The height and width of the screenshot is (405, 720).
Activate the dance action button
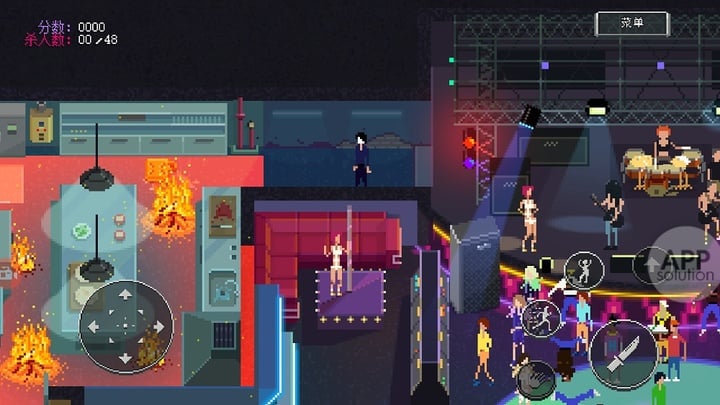(583, 271)
